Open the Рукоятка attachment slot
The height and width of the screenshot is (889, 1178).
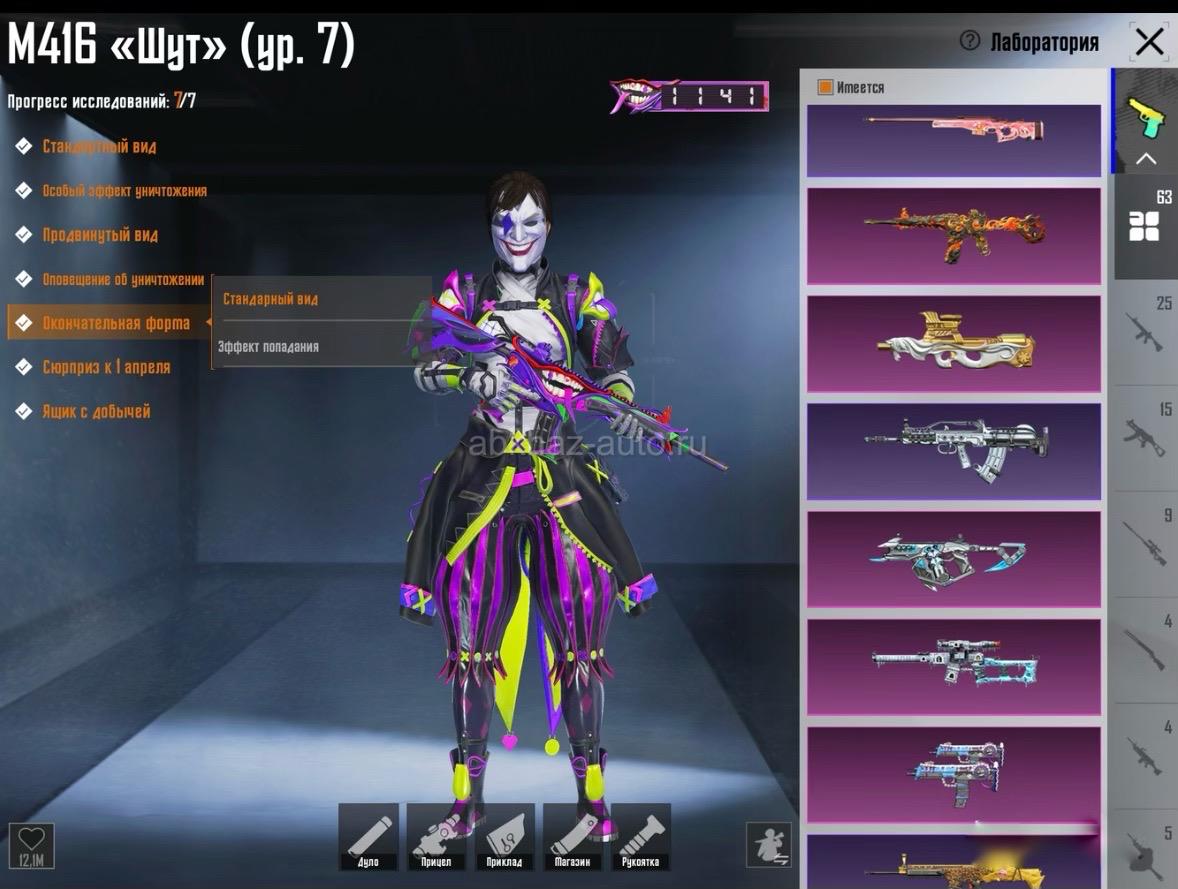click(x=641, y=836)
